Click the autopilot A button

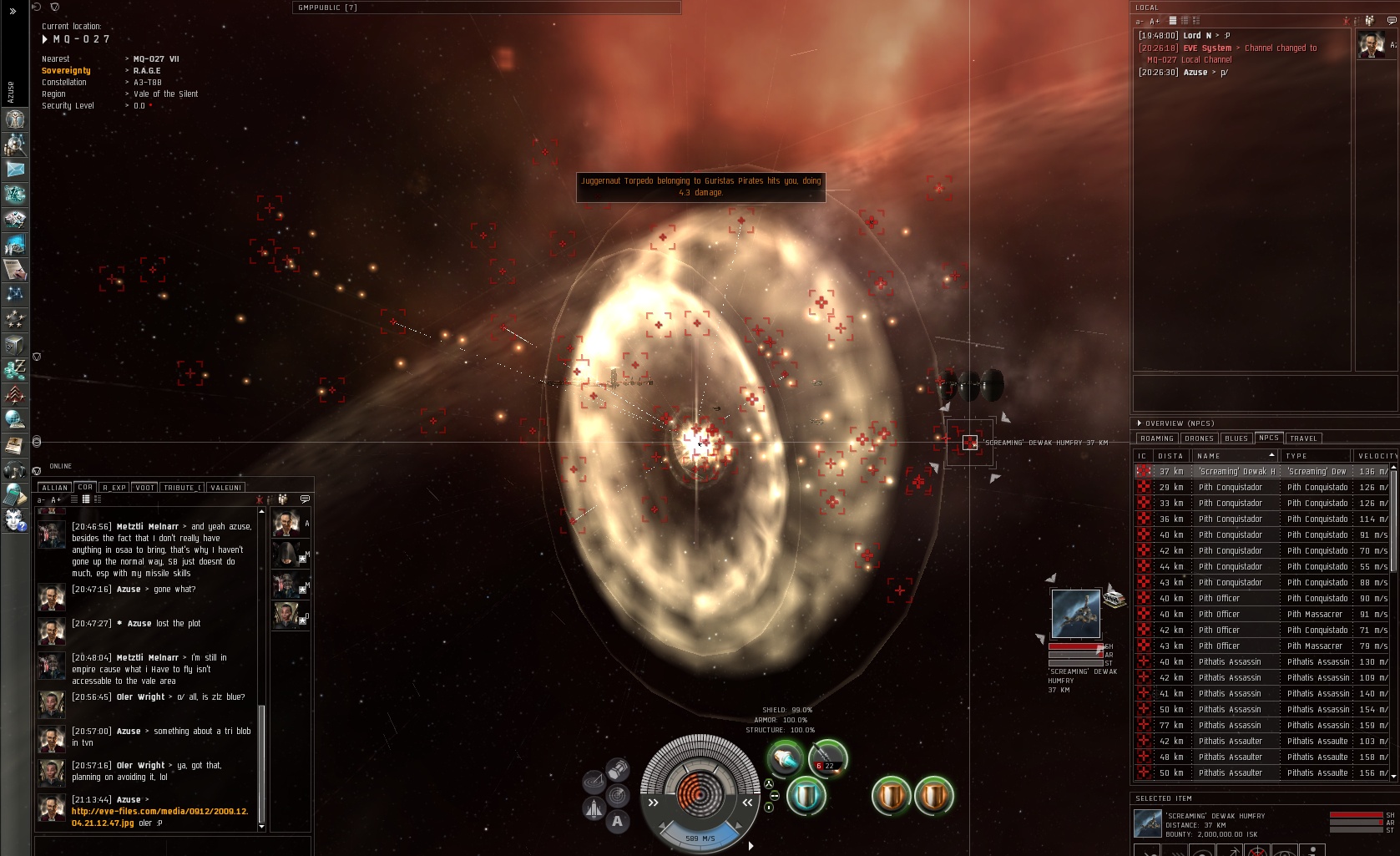click(x=617, y=822)
